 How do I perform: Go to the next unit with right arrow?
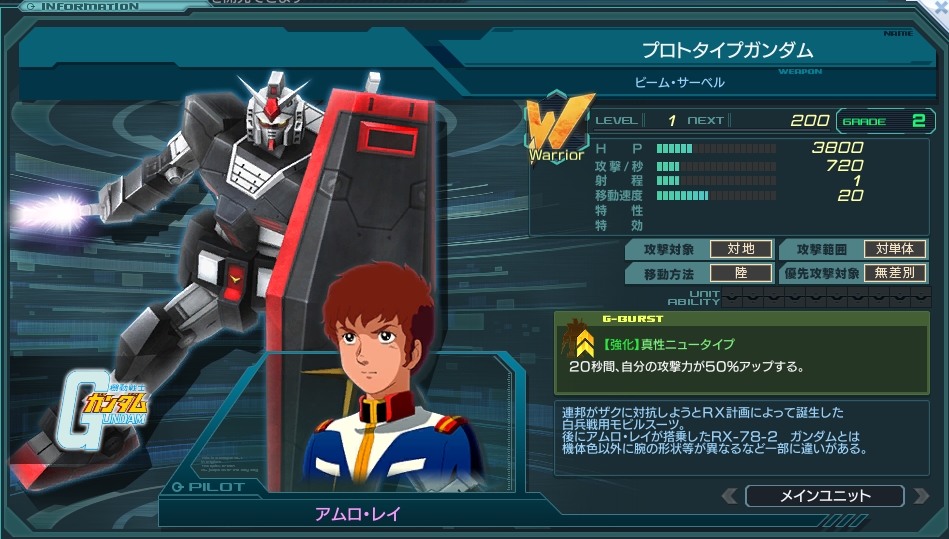click(x=918, y=496)
